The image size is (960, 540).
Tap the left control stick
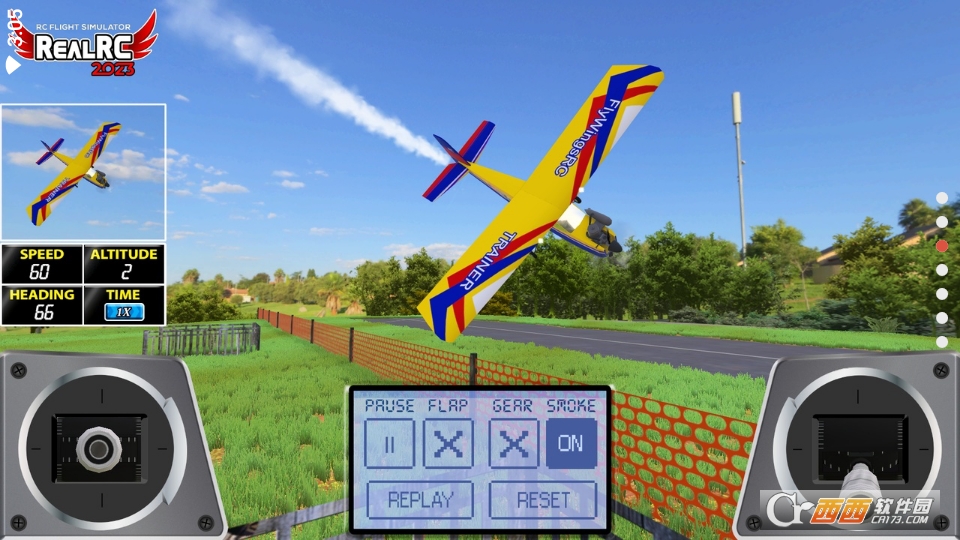point(97,449)
